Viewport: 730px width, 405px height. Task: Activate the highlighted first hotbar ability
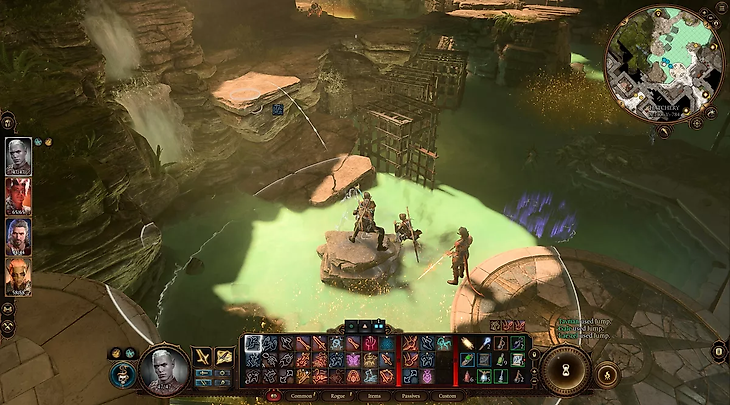point(254,343)
